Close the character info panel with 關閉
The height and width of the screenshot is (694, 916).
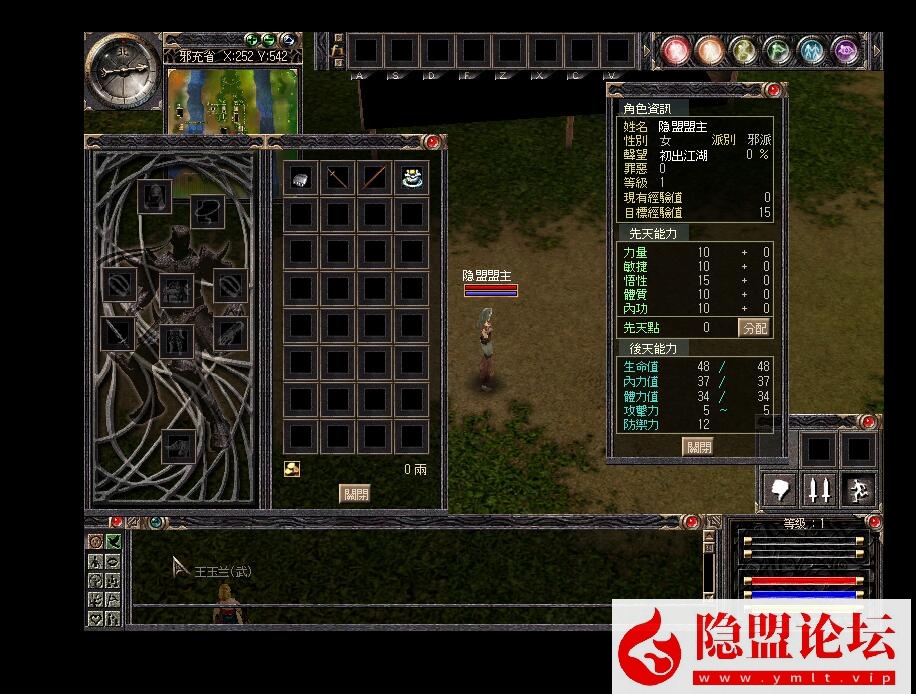click(x=698, y=446)
